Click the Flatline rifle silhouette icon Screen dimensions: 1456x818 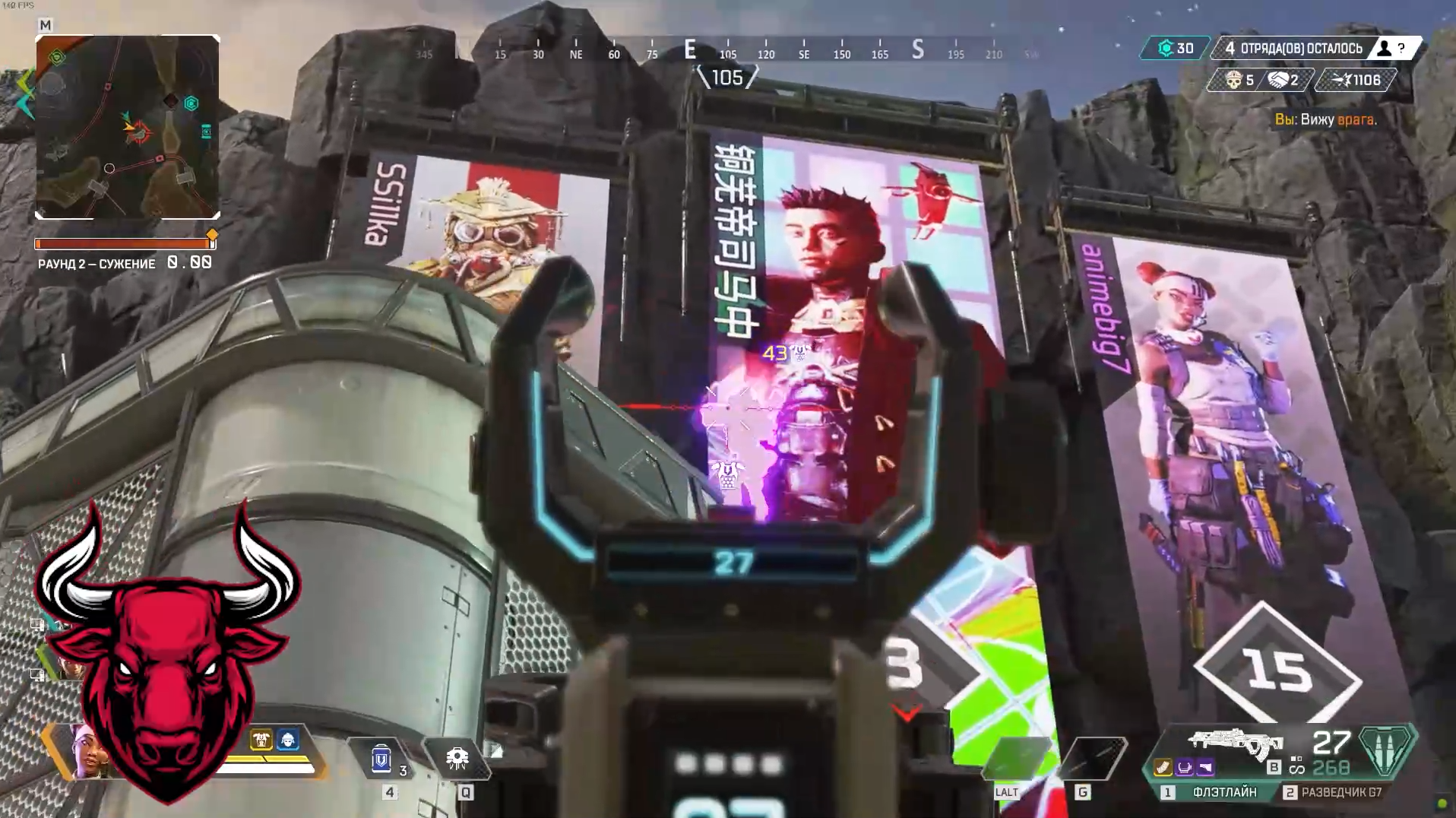[1235, 743]
